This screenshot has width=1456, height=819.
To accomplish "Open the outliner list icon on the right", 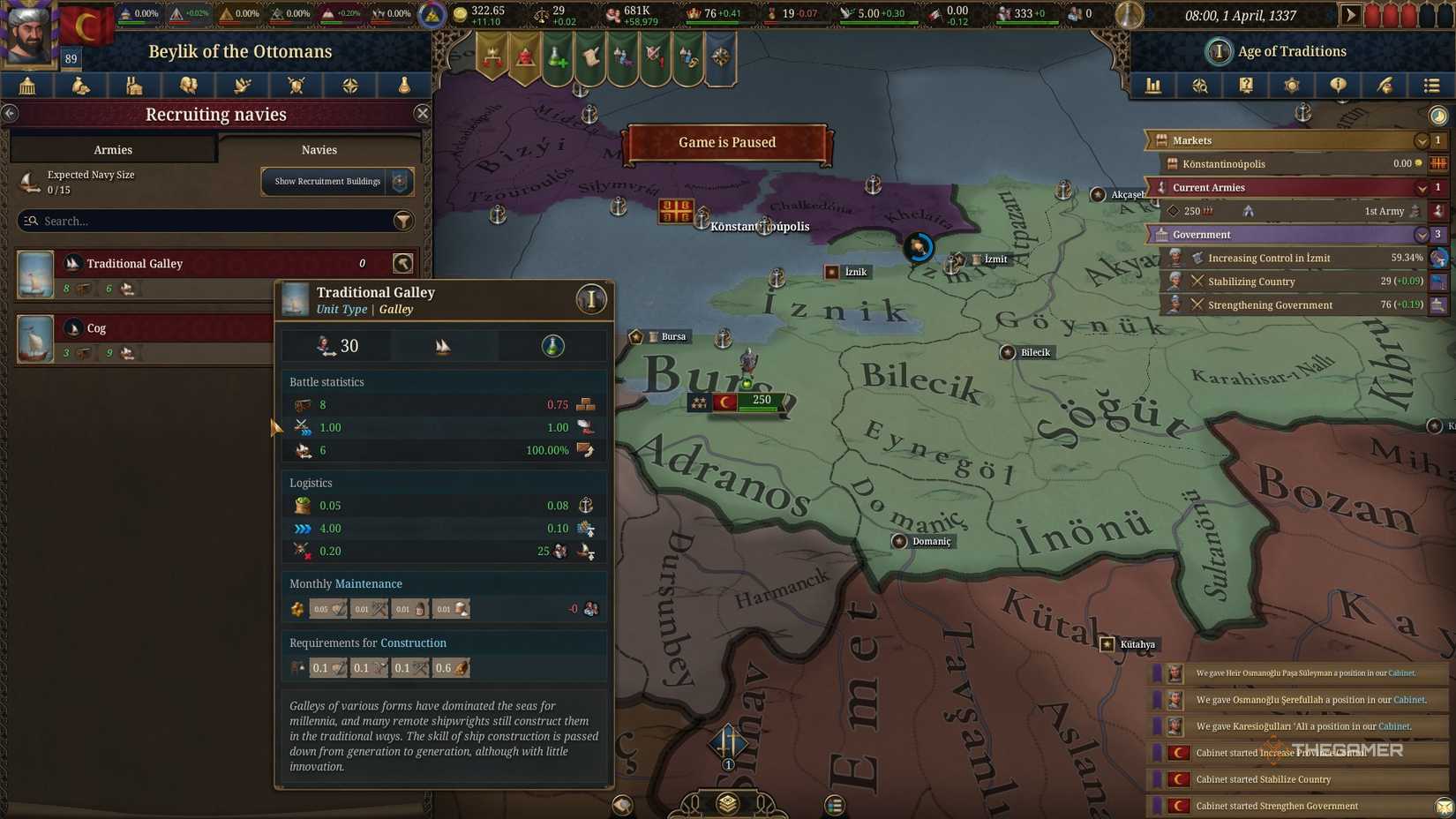I will (1430, 86).
